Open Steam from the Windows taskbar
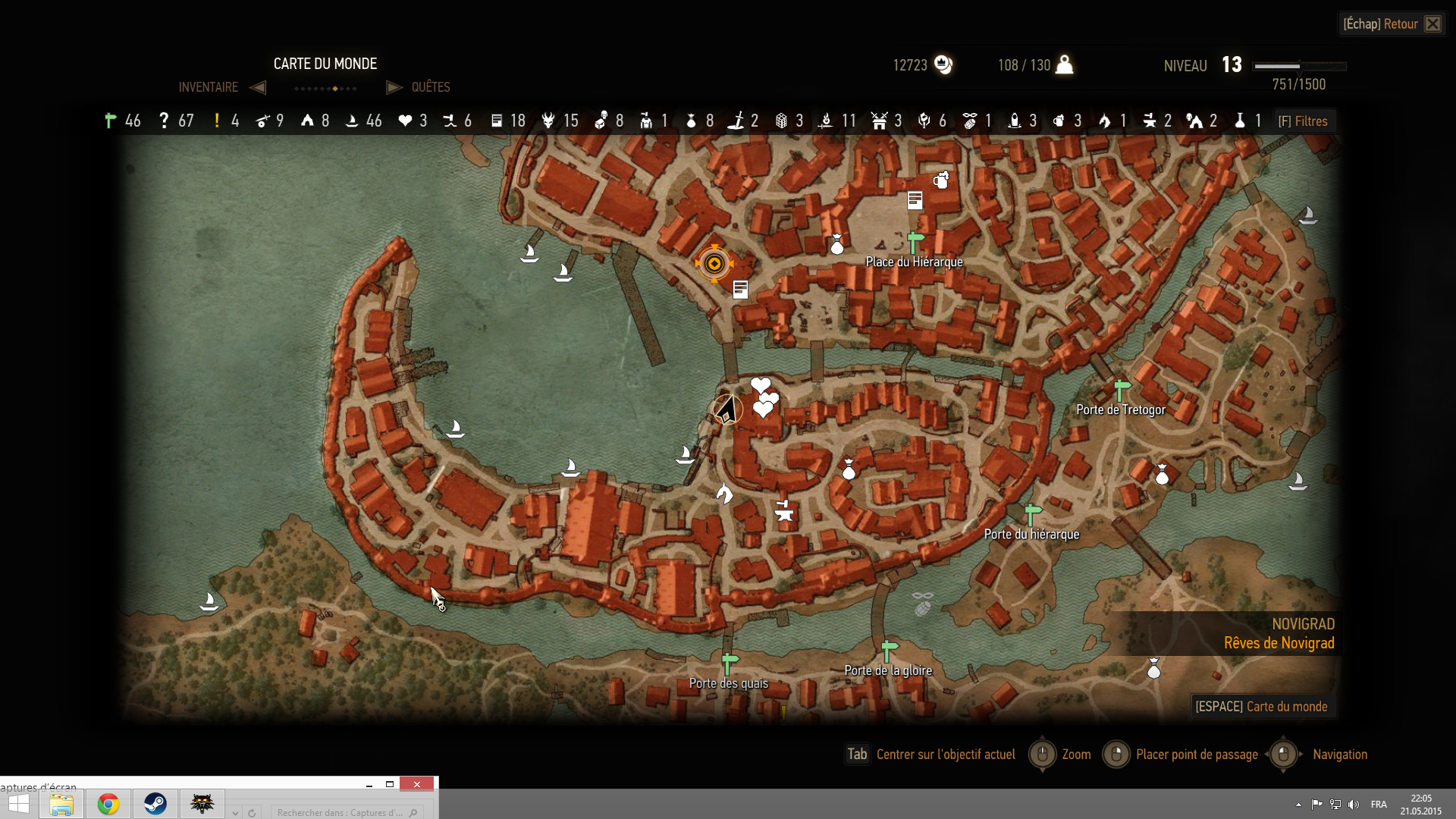The width and height of the screenshot is (1456, 819). point(155,804)
